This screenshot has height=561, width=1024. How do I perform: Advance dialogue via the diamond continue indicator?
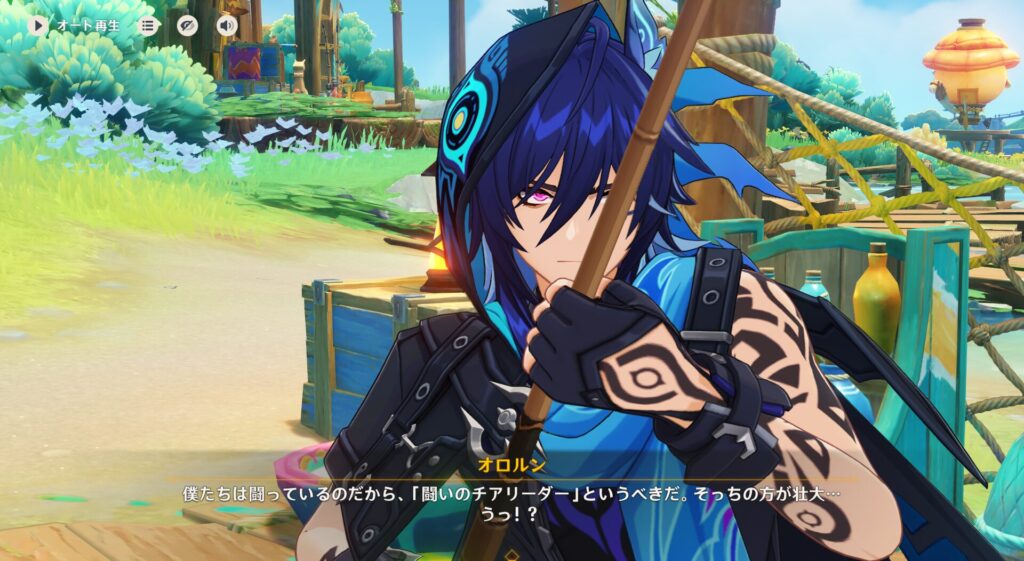point(511,553)
